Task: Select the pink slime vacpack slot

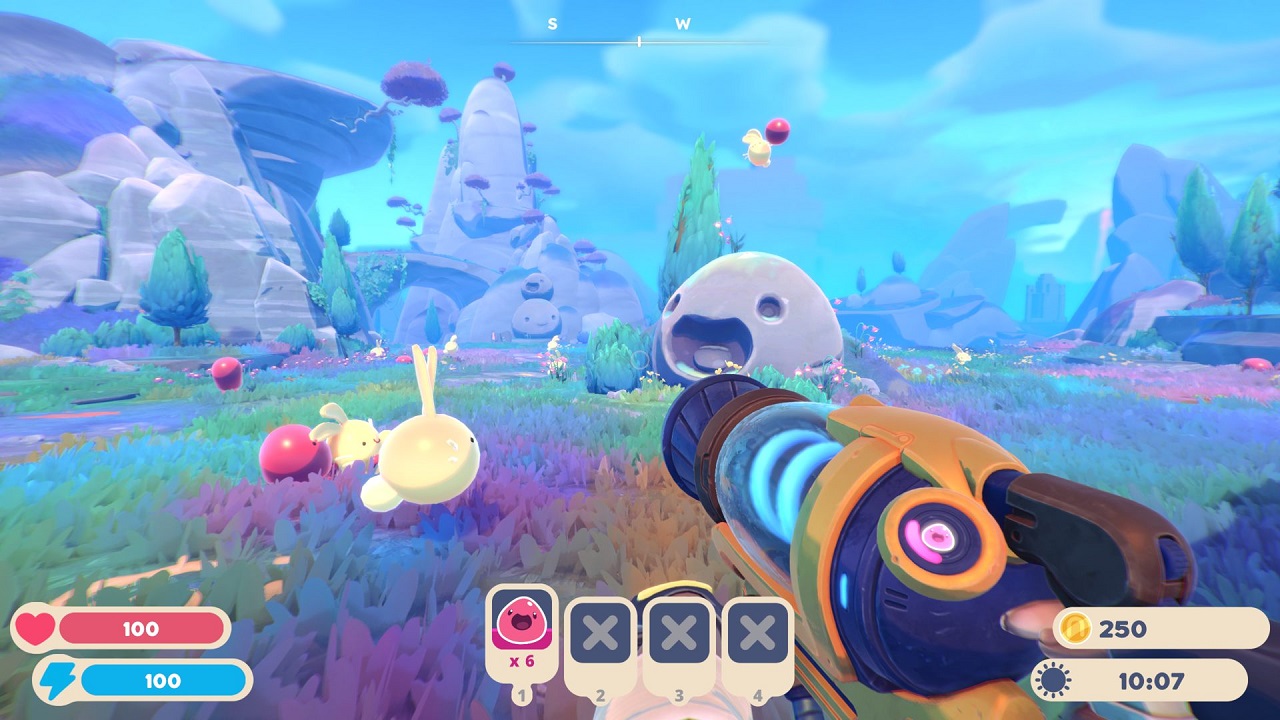Action: [x=520, y=632]
